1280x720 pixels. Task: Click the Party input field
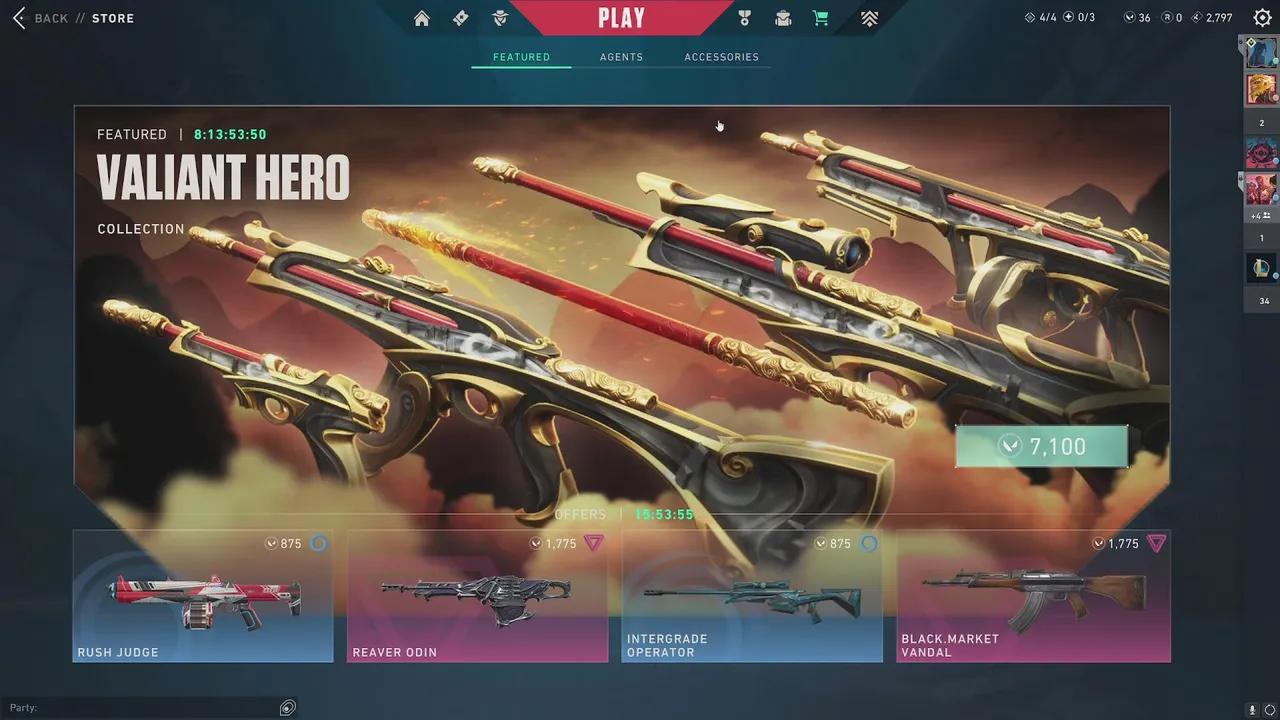coord(150,707)
